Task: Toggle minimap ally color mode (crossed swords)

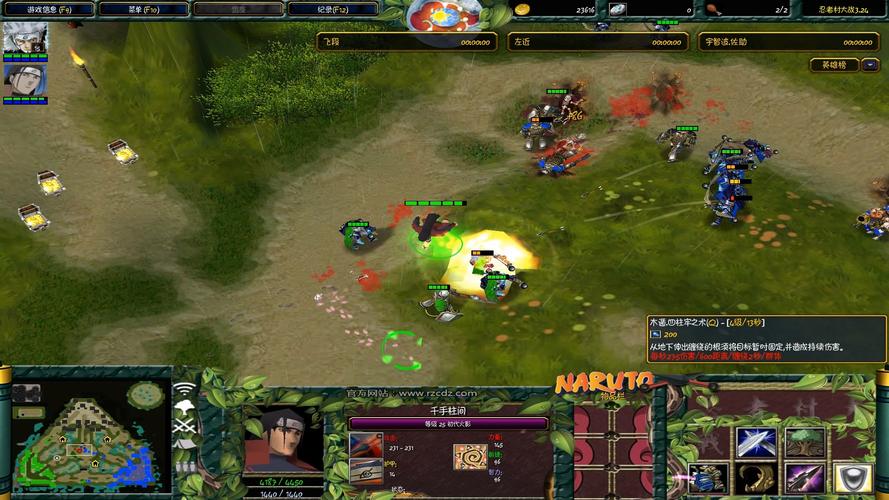Action: coord(184,427)
